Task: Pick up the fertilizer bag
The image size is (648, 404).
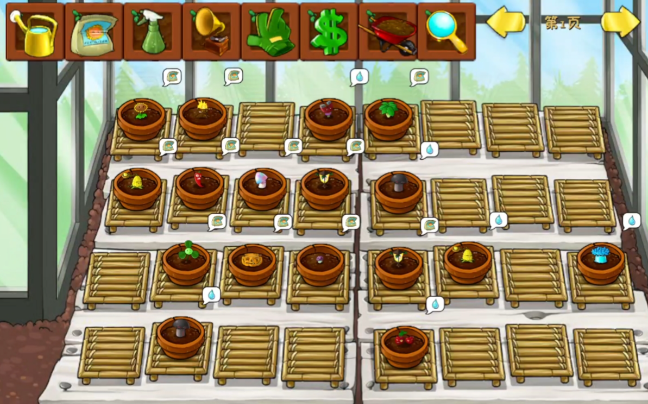Action: [x=94, y=32]
